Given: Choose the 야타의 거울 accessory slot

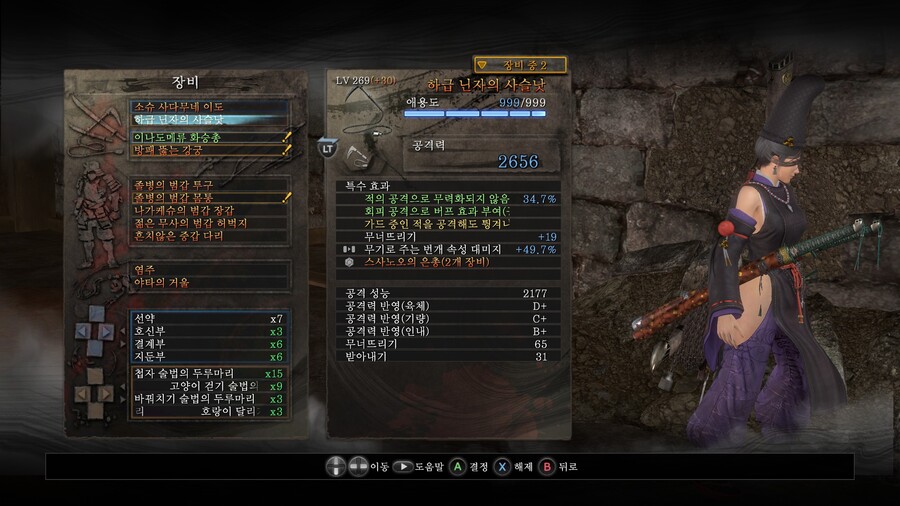Looking at the screenshot, I should 210,283.
